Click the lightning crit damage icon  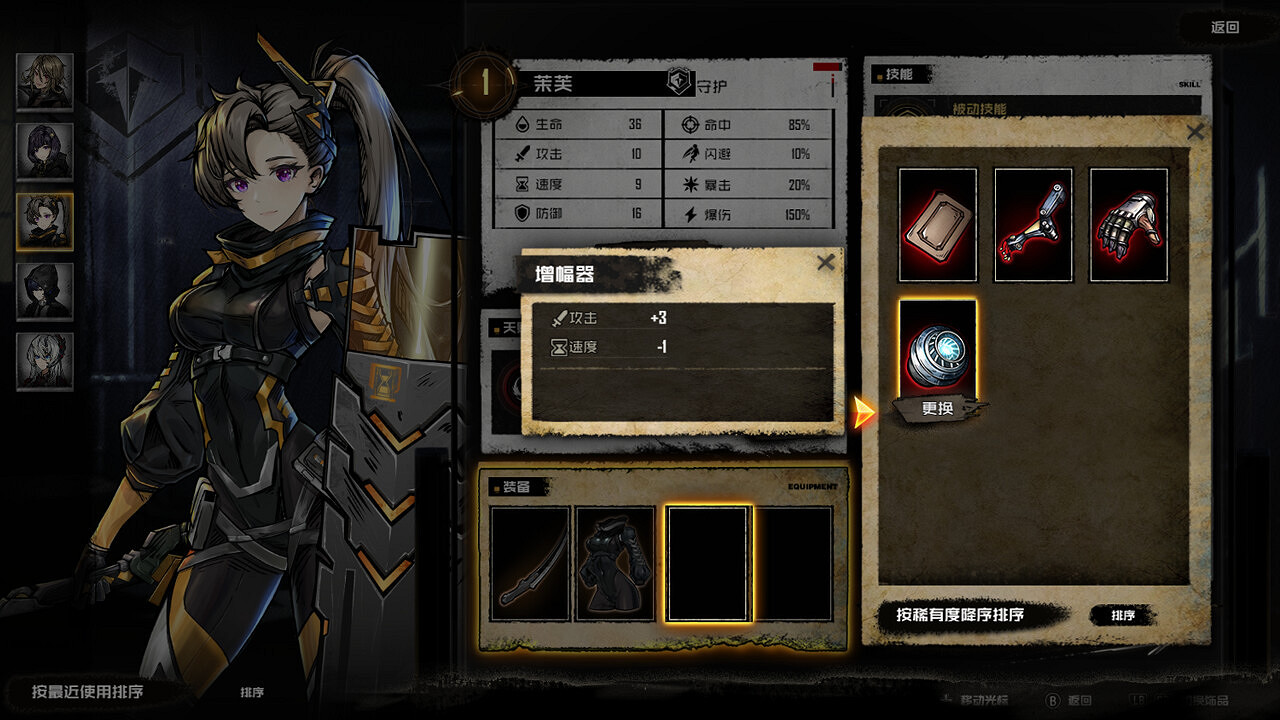688,213
